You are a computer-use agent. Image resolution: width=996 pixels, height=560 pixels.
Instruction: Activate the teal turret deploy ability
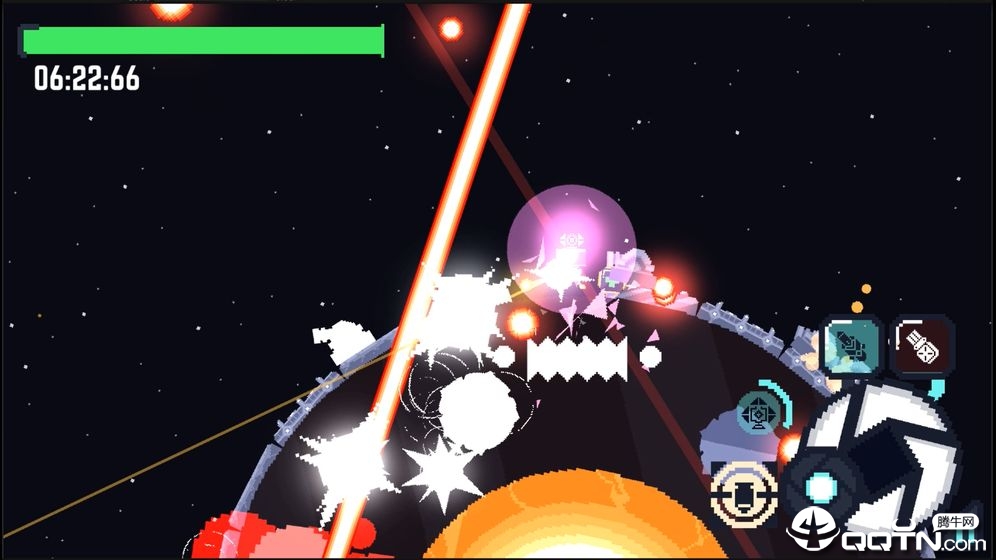(760, 413)
